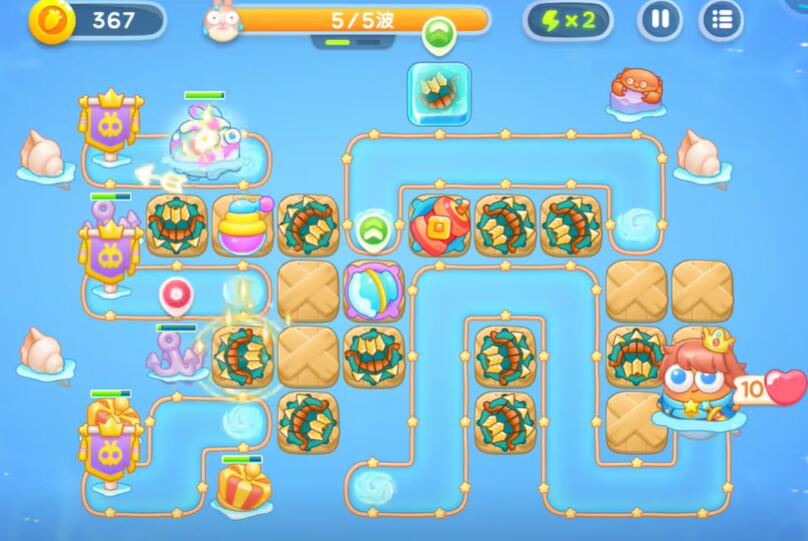808x541 pixels.
Task: Select the glowing crossbow tower with the halo
Action: tap(242, 355)
